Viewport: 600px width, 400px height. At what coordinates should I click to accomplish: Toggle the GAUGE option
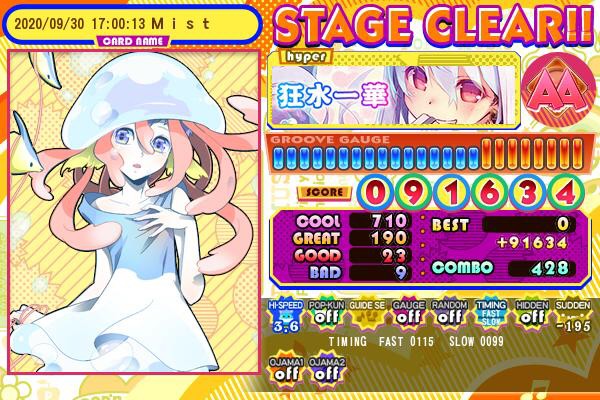tap(406, 315)
